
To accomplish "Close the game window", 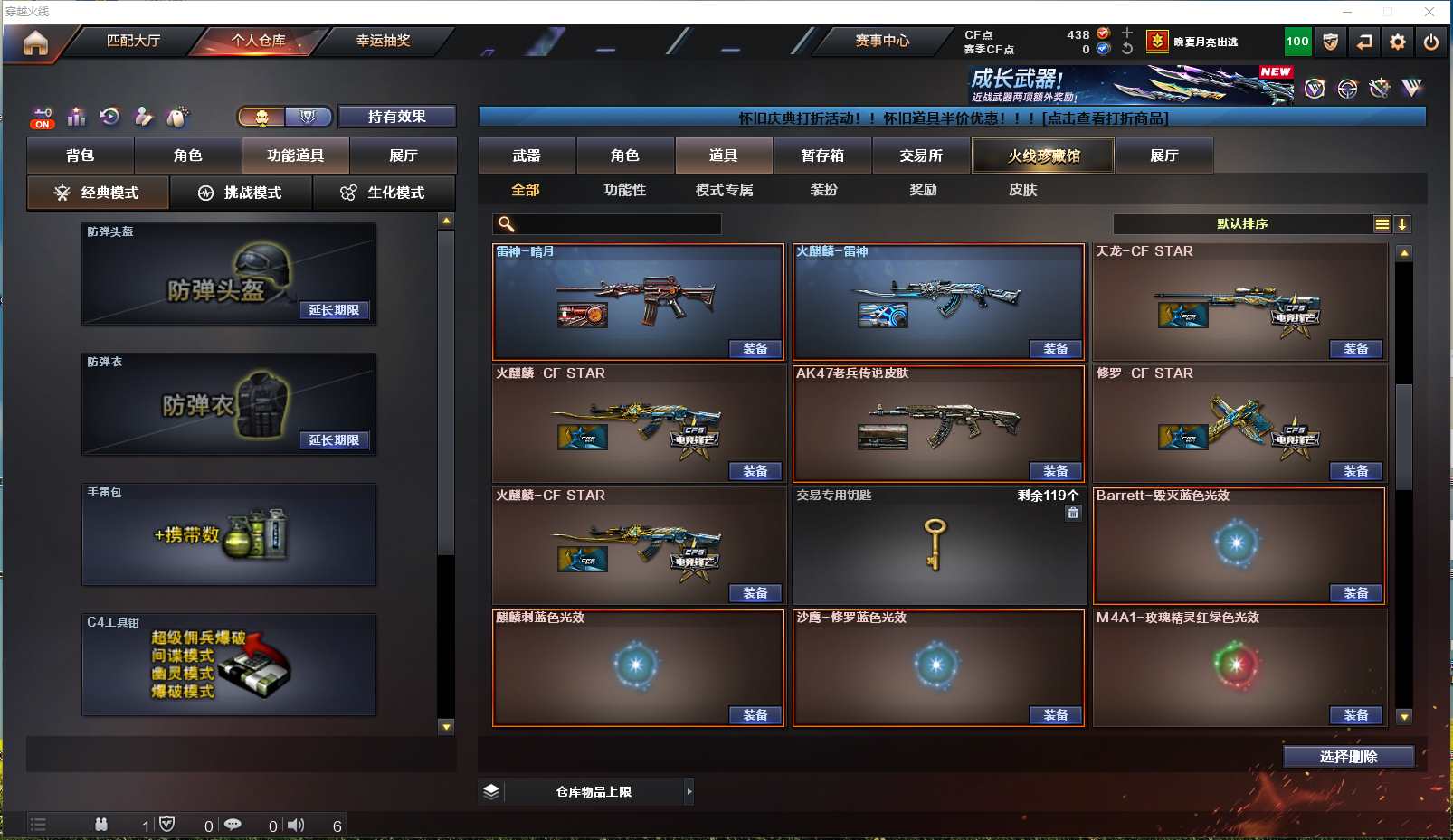I will [x=1429, y=12].
